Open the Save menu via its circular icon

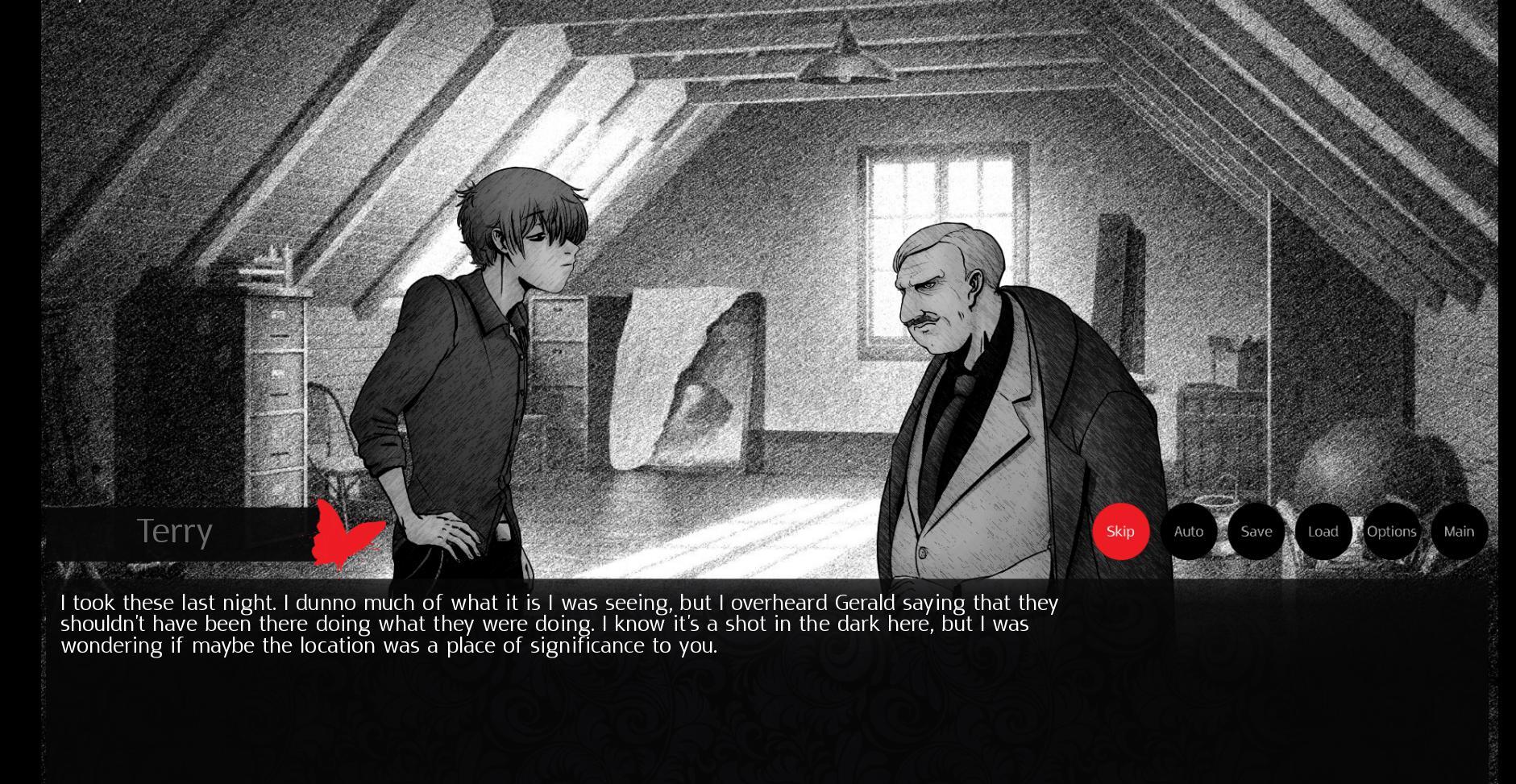click(x=1256, y=531)
